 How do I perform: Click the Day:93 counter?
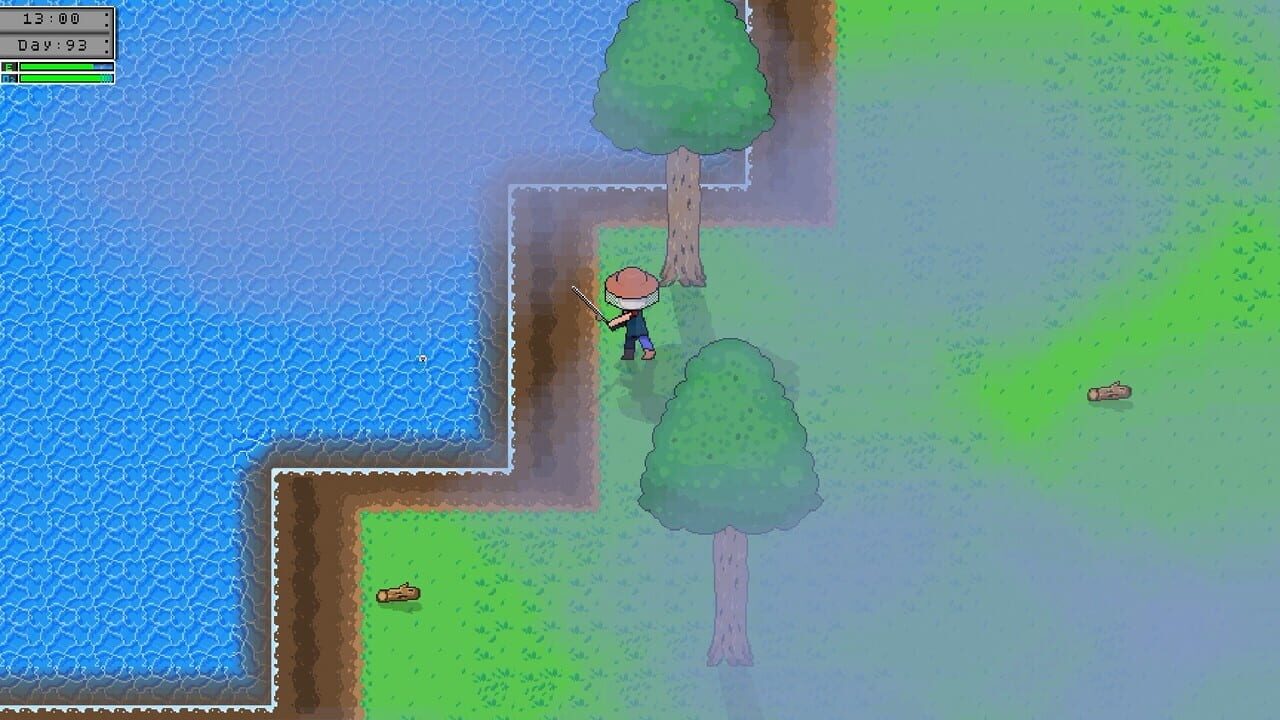click(x=50, y=44)
